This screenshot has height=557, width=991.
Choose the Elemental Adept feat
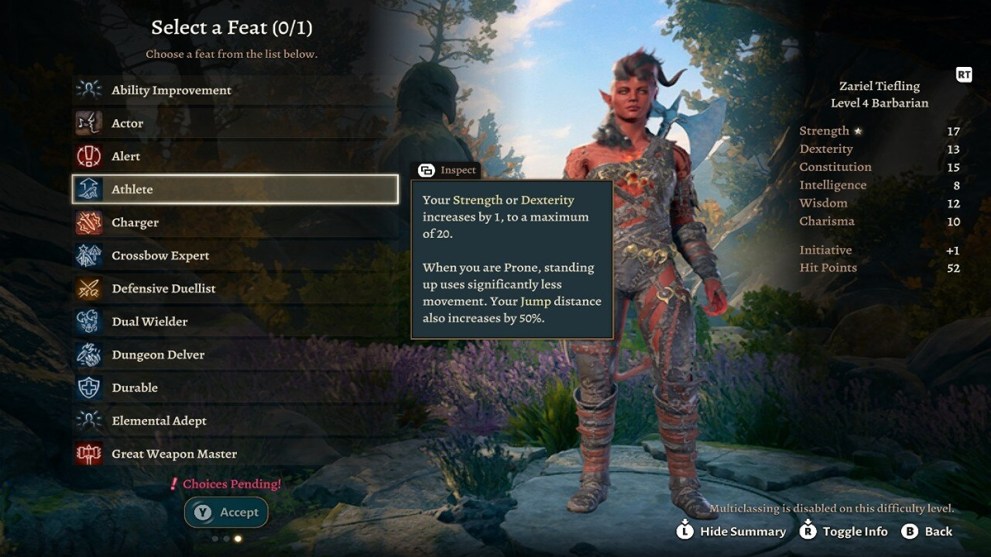click(x=159, y=420)
